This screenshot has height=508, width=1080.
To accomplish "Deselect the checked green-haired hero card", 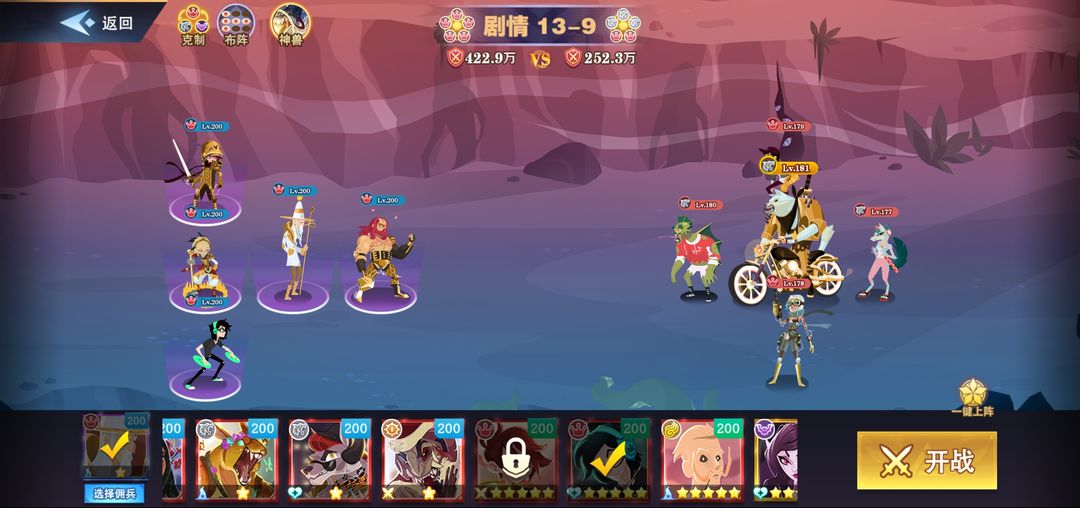I will pos(610,458).
